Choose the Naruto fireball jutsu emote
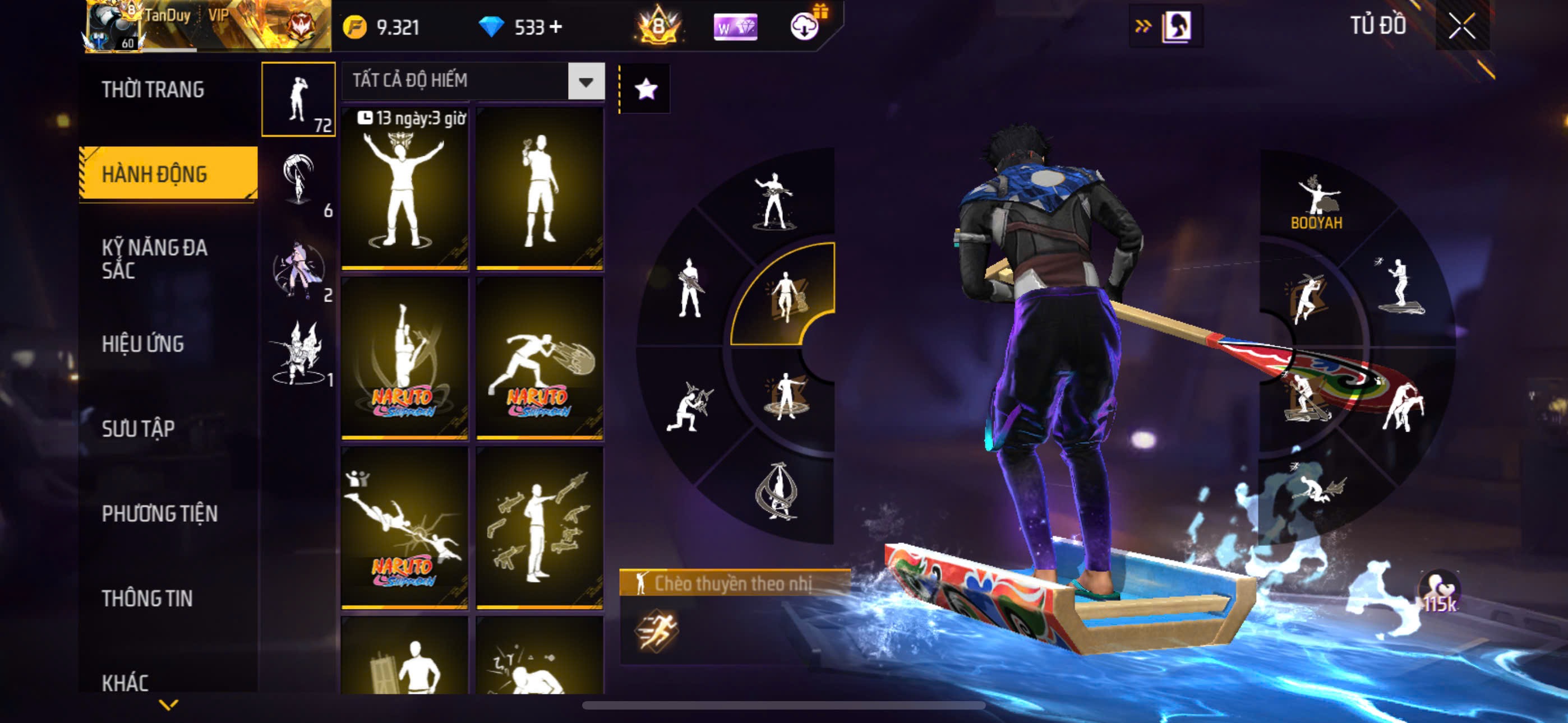Screen dimensions: 1568x723 539,359
